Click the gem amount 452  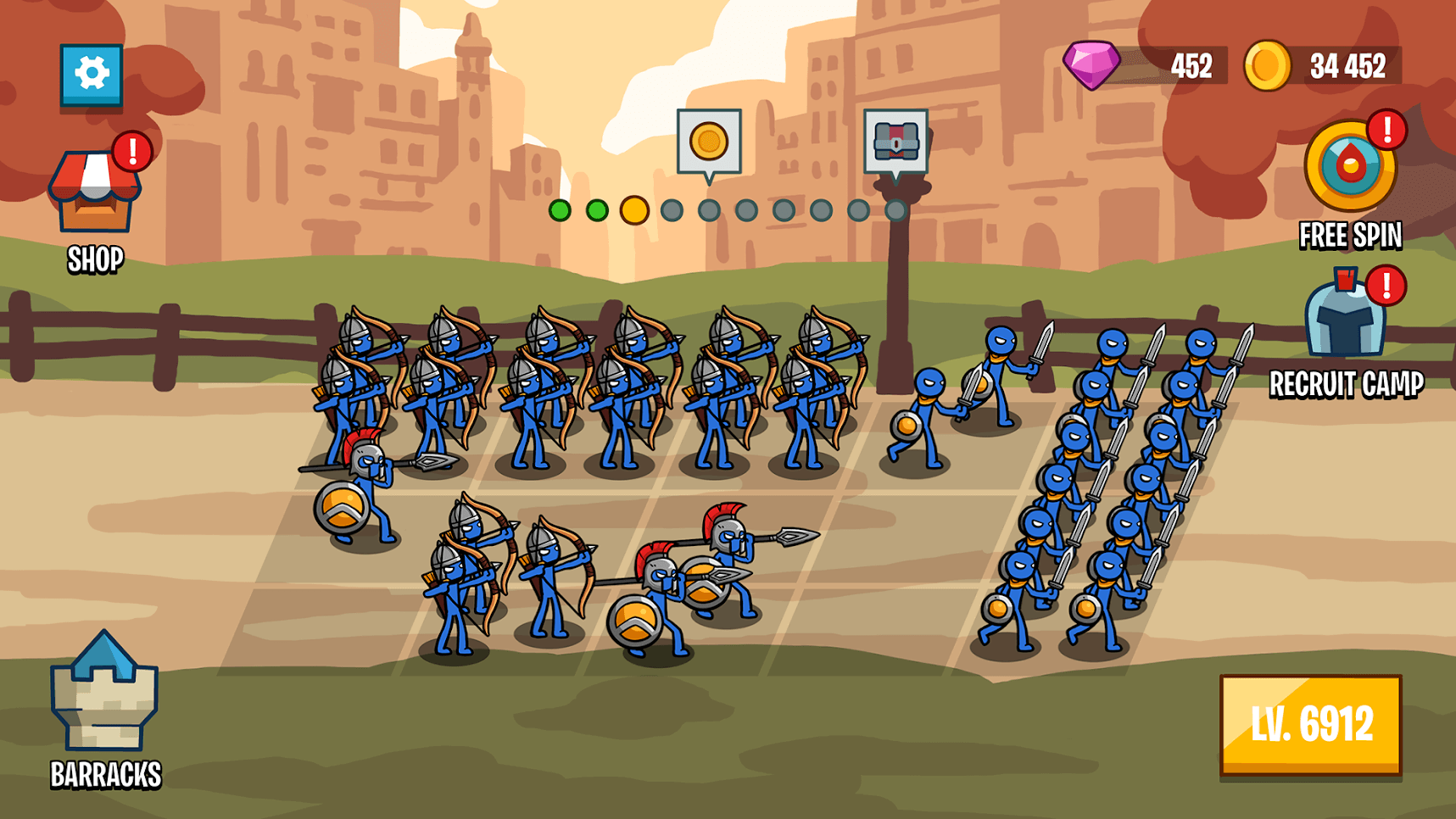(1191, 62)
